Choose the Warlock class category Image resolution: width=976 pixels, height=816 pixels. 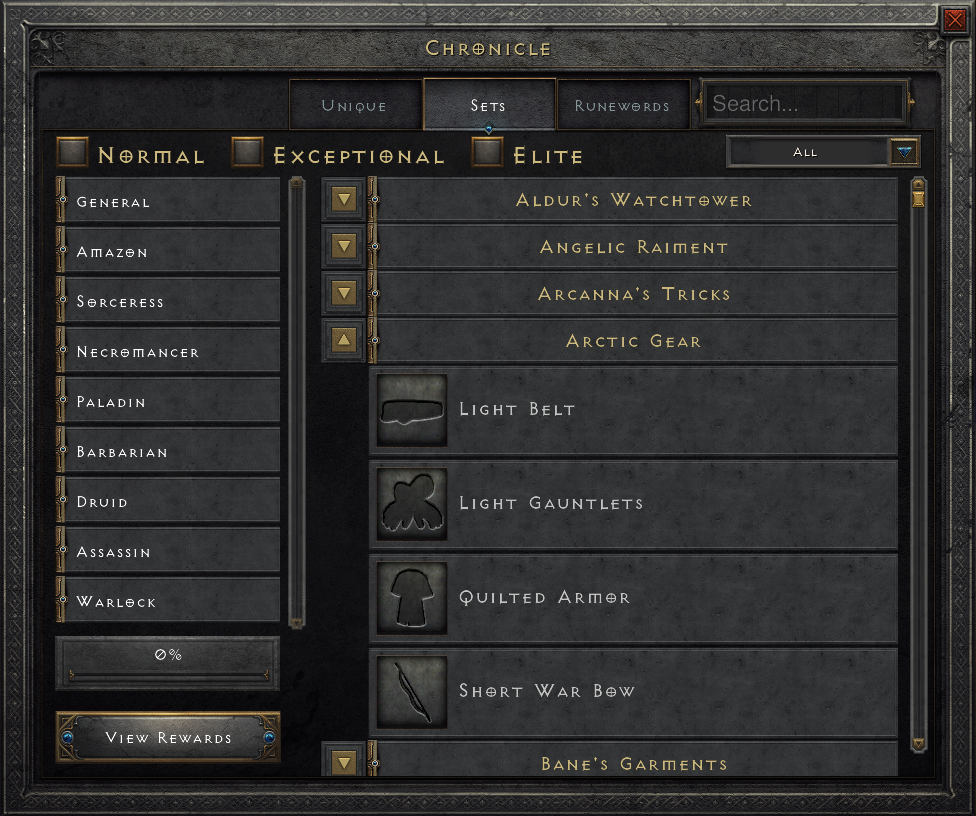(168, 601)
